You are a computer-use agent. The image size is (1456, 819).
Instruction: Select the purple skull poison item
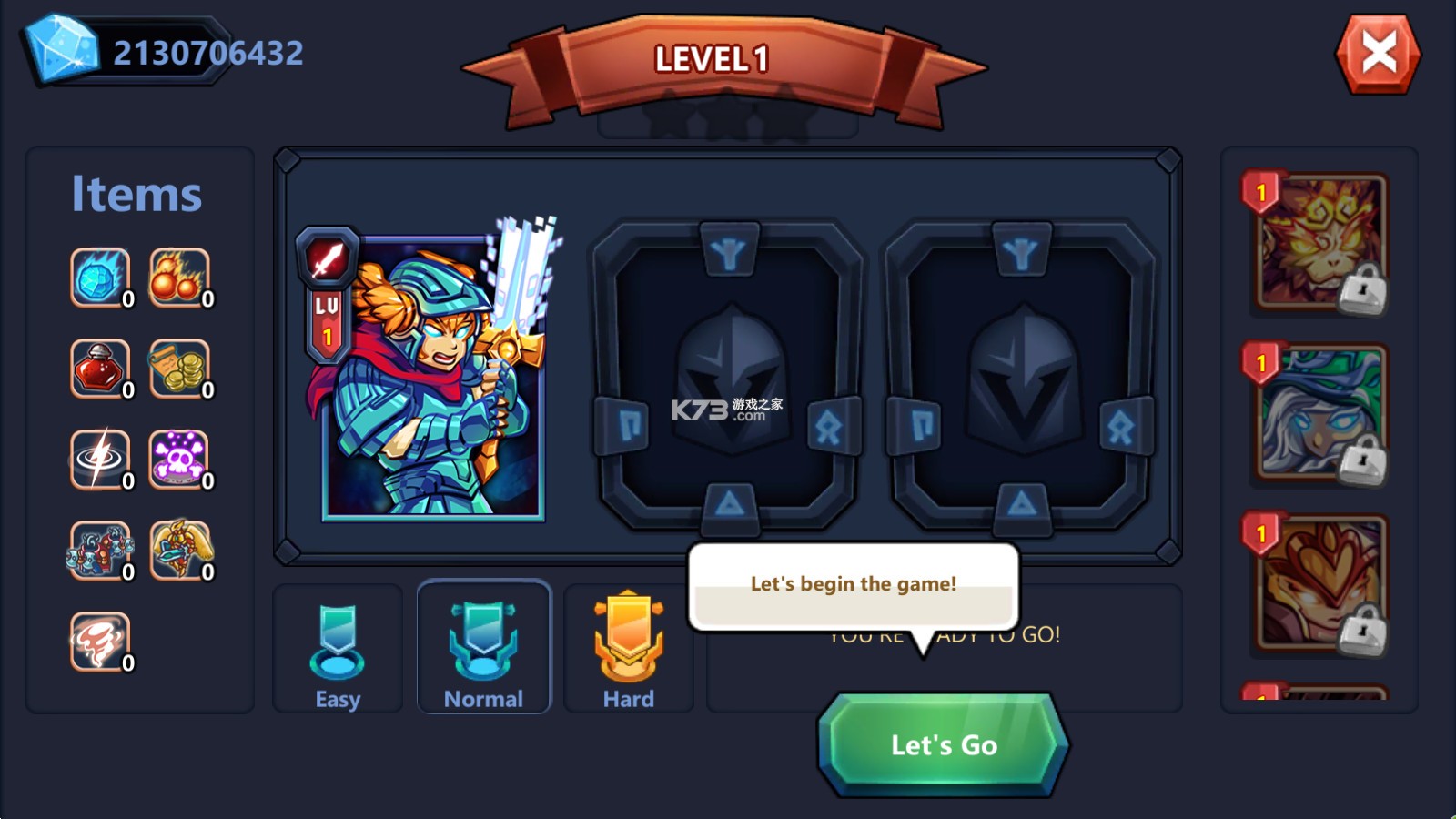(x=179, y=460)
